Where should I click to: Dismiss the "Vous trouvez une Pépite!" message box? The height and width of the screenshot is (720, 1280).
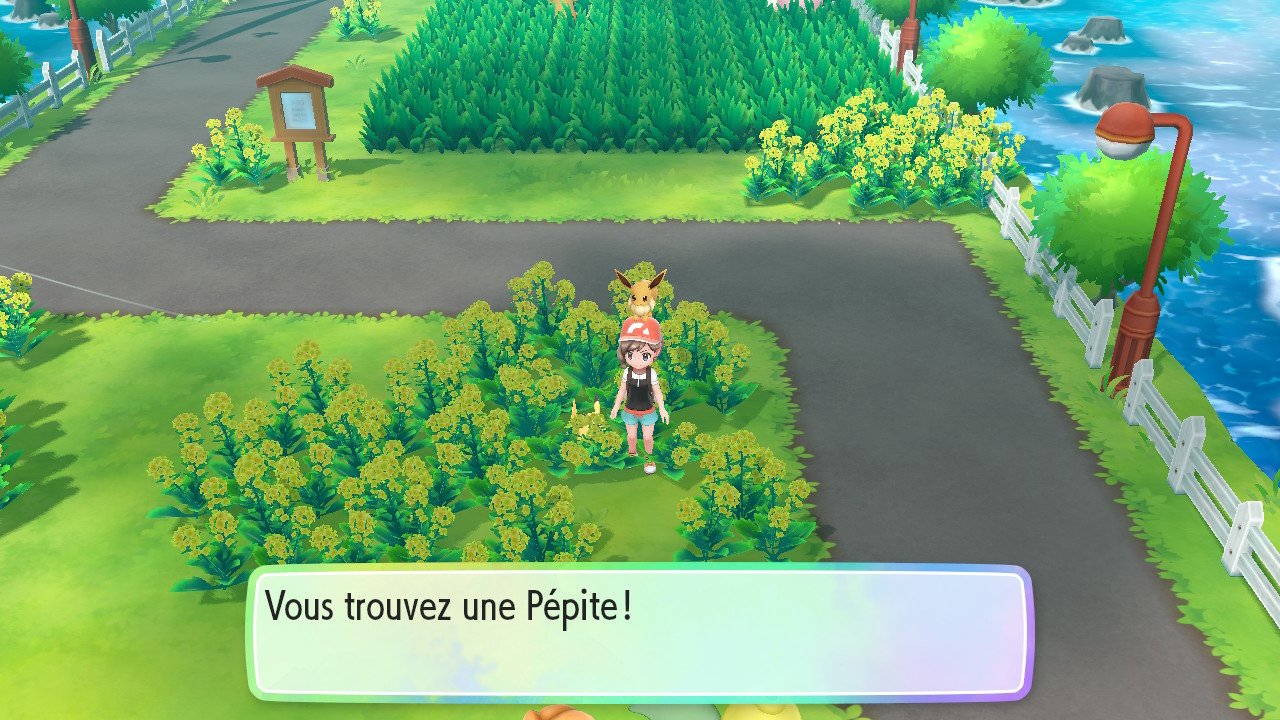pyautogui.click(x=640, y=633)
